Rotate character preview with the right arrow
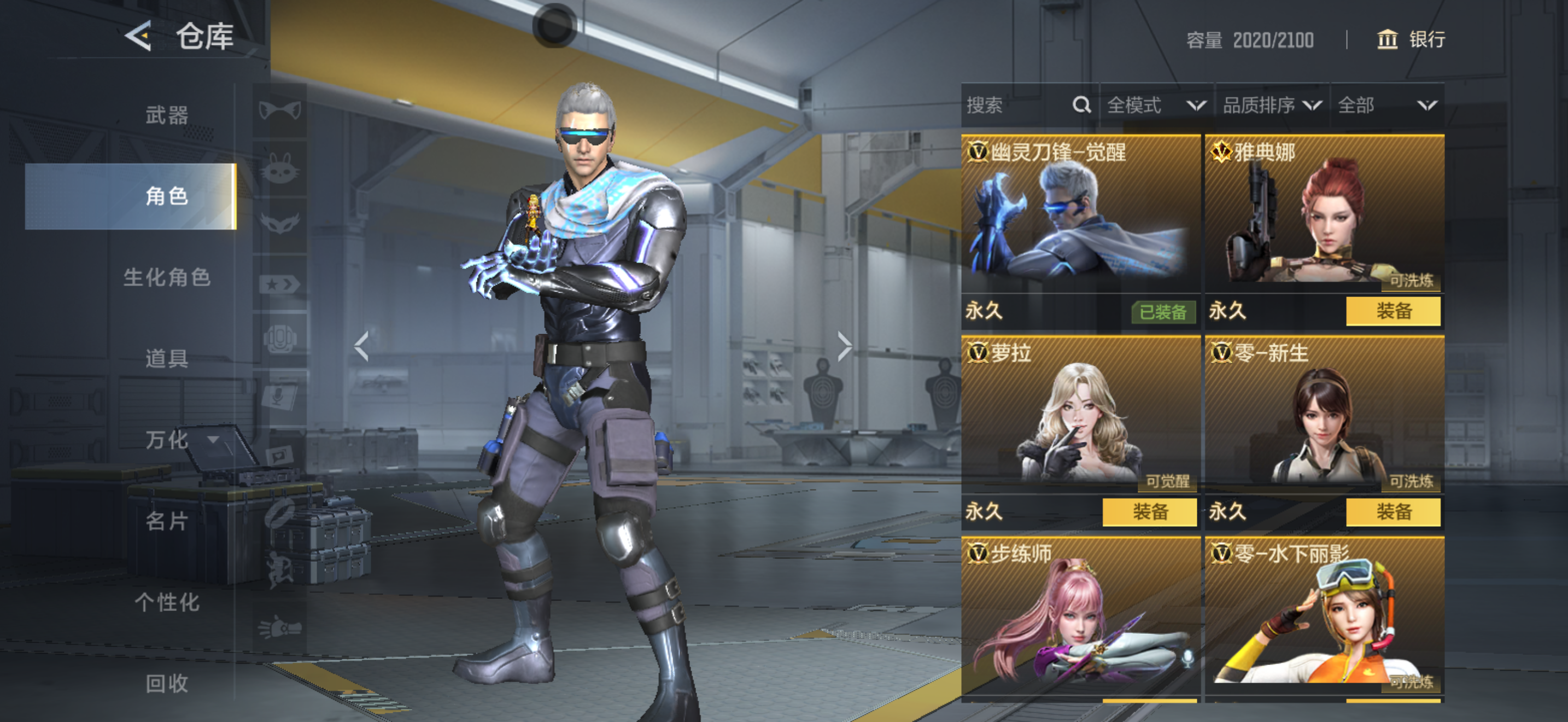This screenshot has height=722, width=1568. click(844, 346)
